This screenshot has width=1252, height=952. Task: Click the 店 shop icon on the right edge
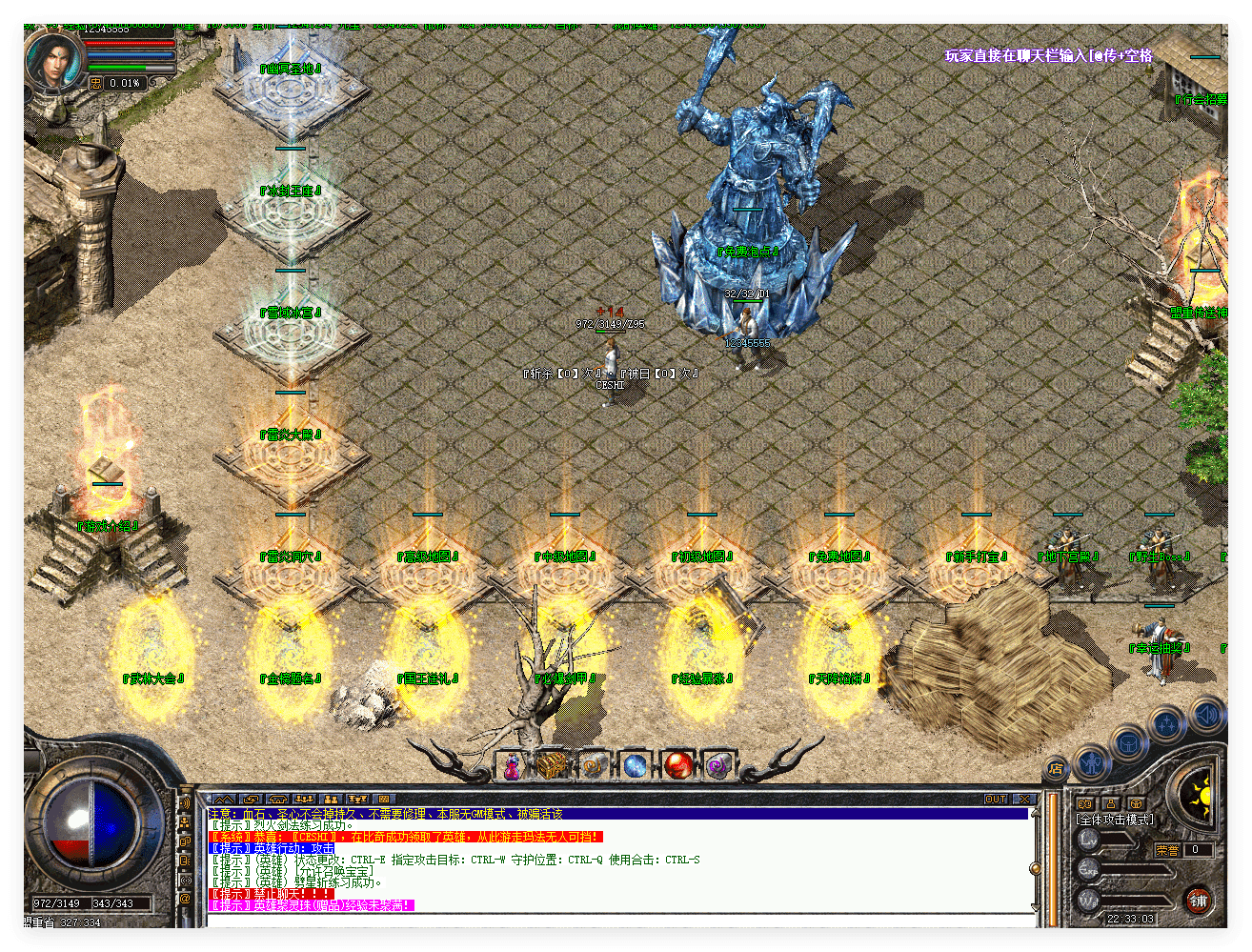tap(1055, 768)
